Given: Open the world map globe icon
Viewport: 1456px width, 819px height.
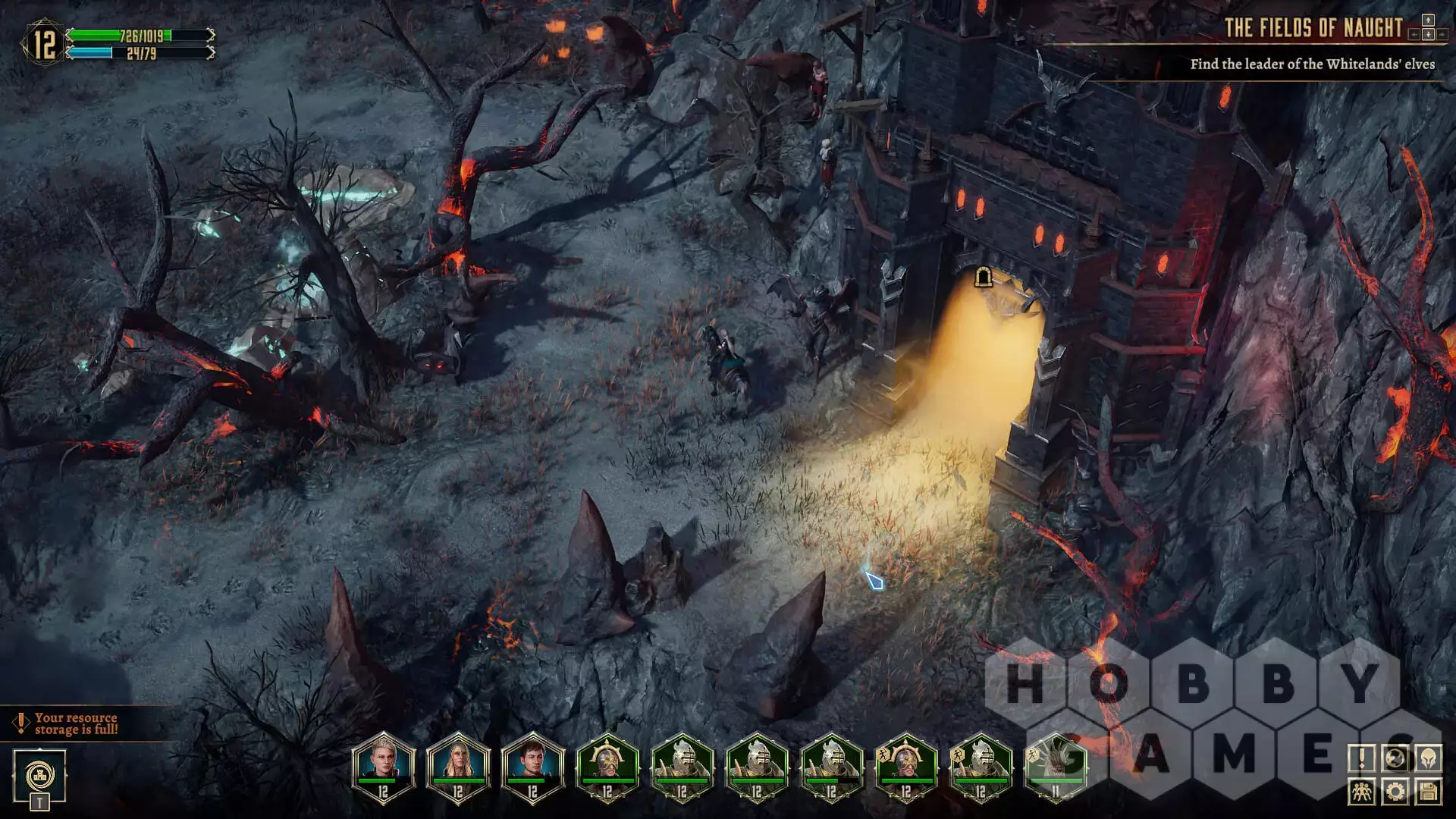Looking at the screenshot, I should click(1395, 758).
